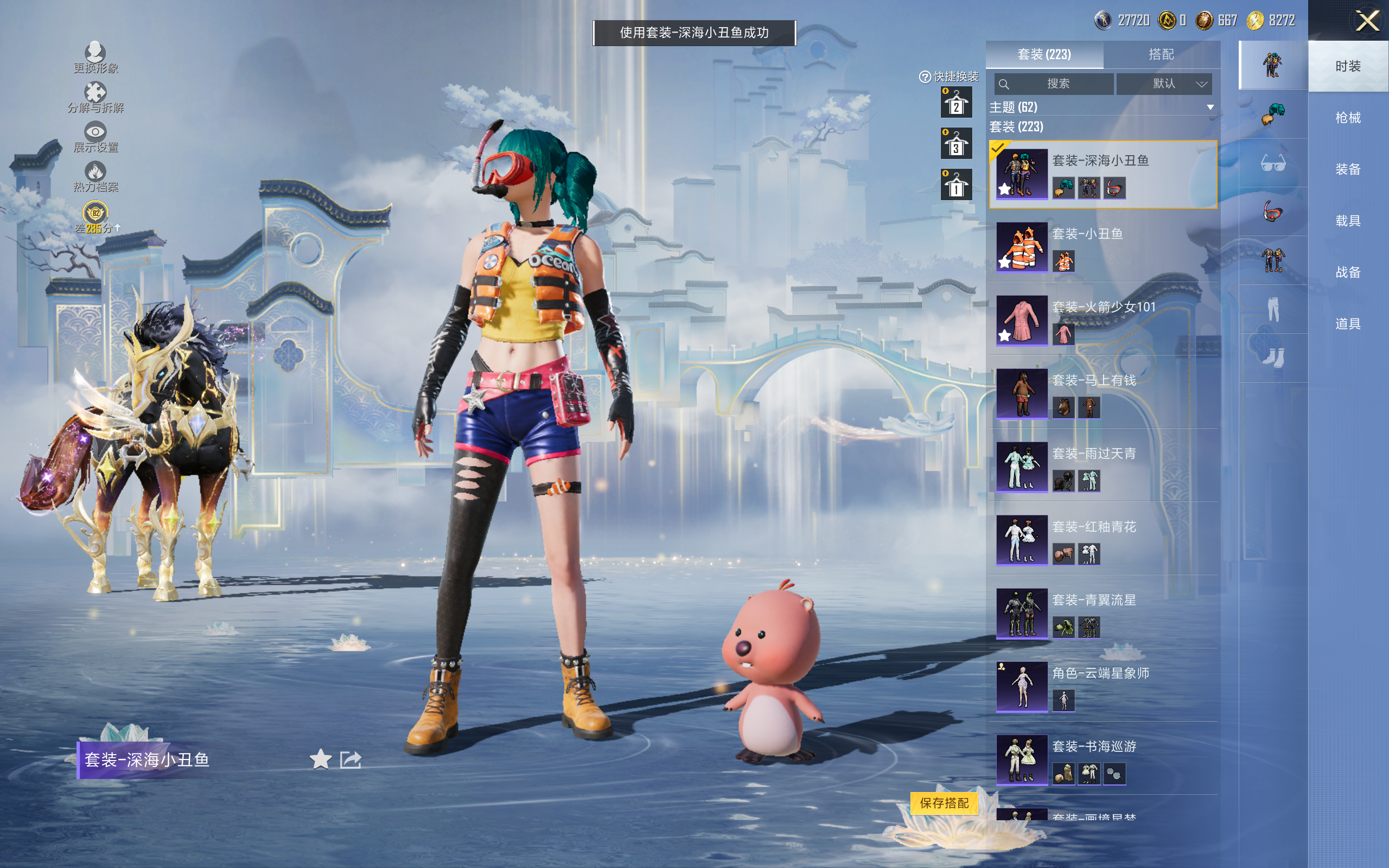This screenshot has width=1389, height=868.
Task: Share the outfit with the arrow icon
Action: click(x=351, y=759)
